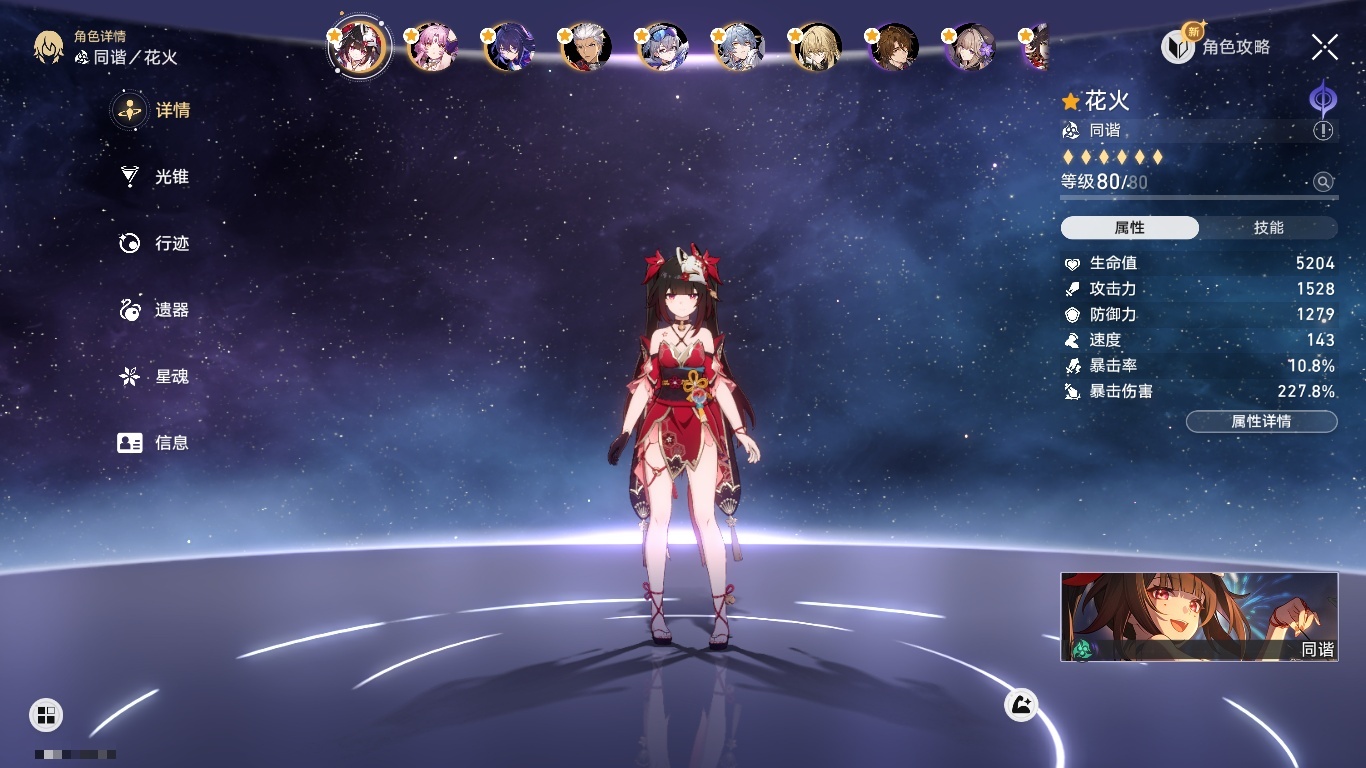This screenshot has width=1366, height=768.
Task: Close the character details screen
Action: pyautogui.click(x=1325, y=46)
